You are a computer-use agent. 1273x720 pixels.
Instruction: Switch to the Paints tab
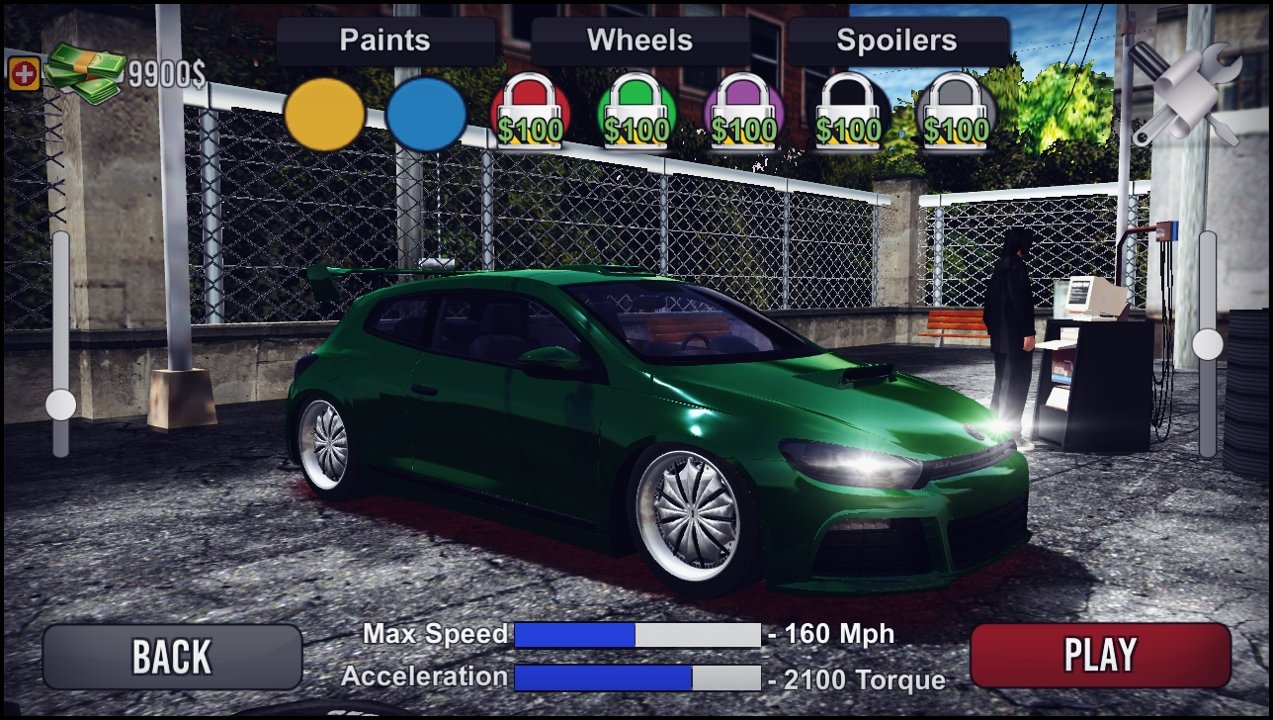(x=385, y=41)
